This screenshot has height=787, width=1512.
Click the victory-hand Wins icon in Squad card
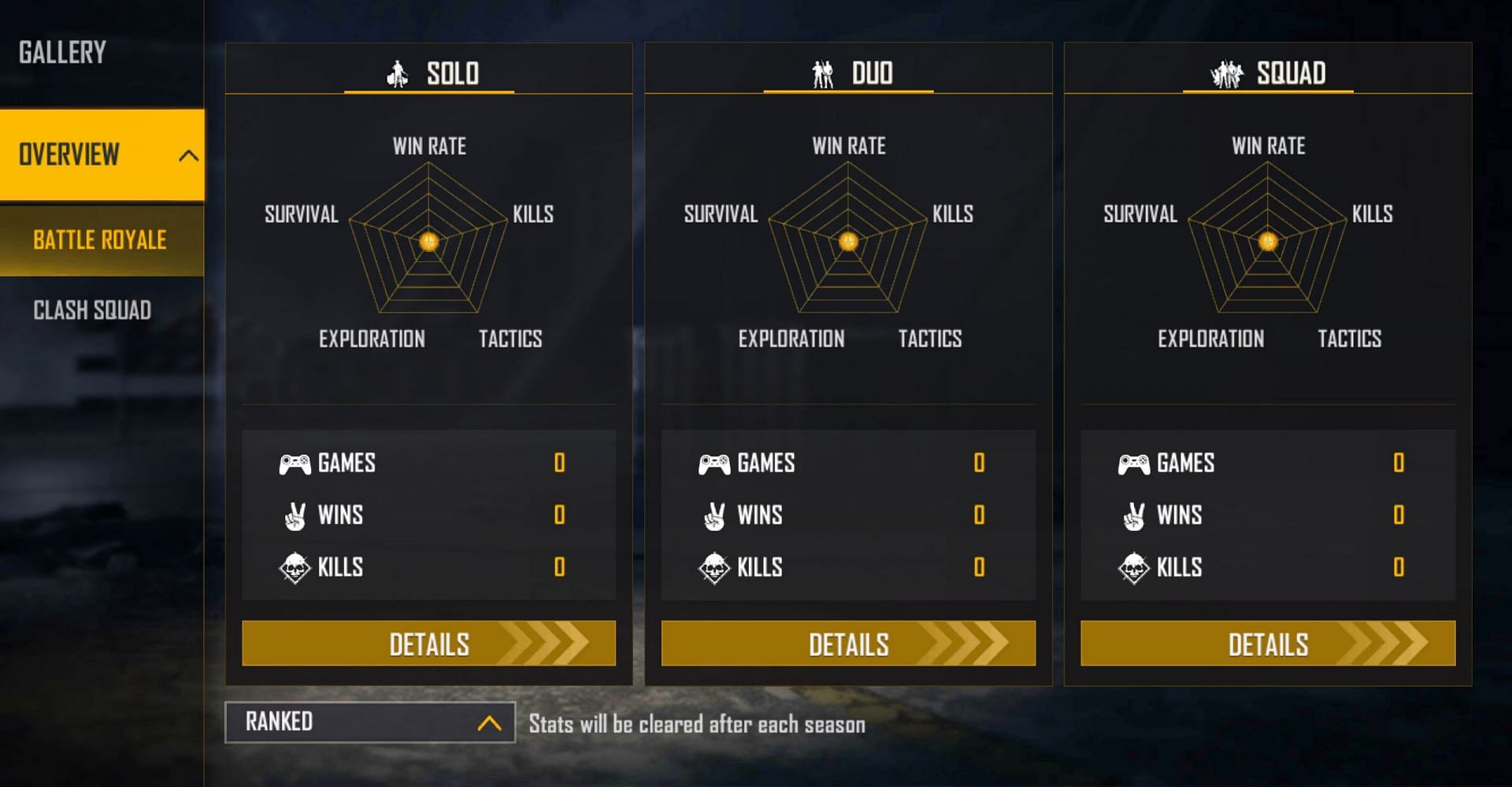(x=1134, y=515)
